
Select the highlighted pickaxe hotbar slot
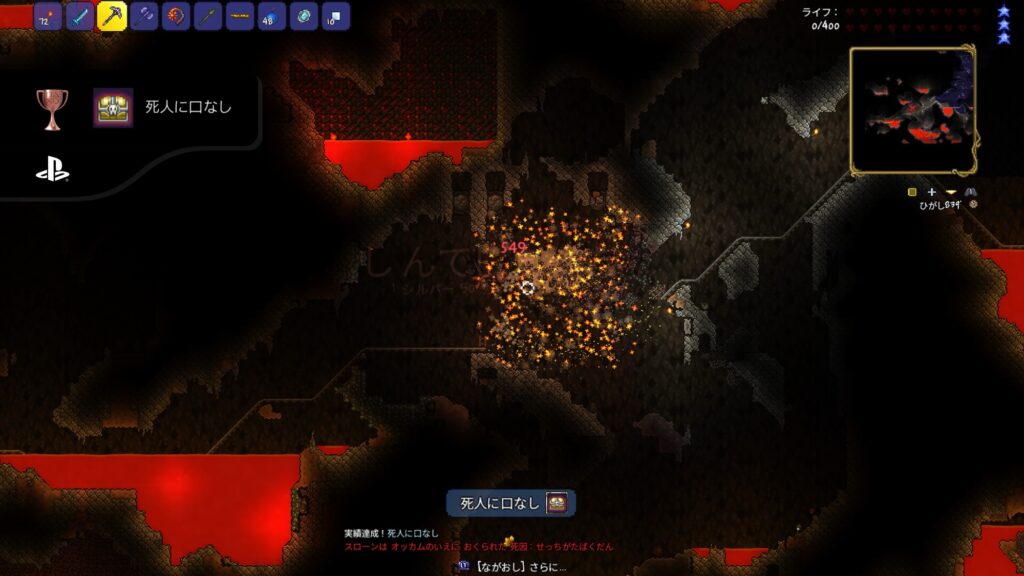pyautogui.click(x=112, y=16)
